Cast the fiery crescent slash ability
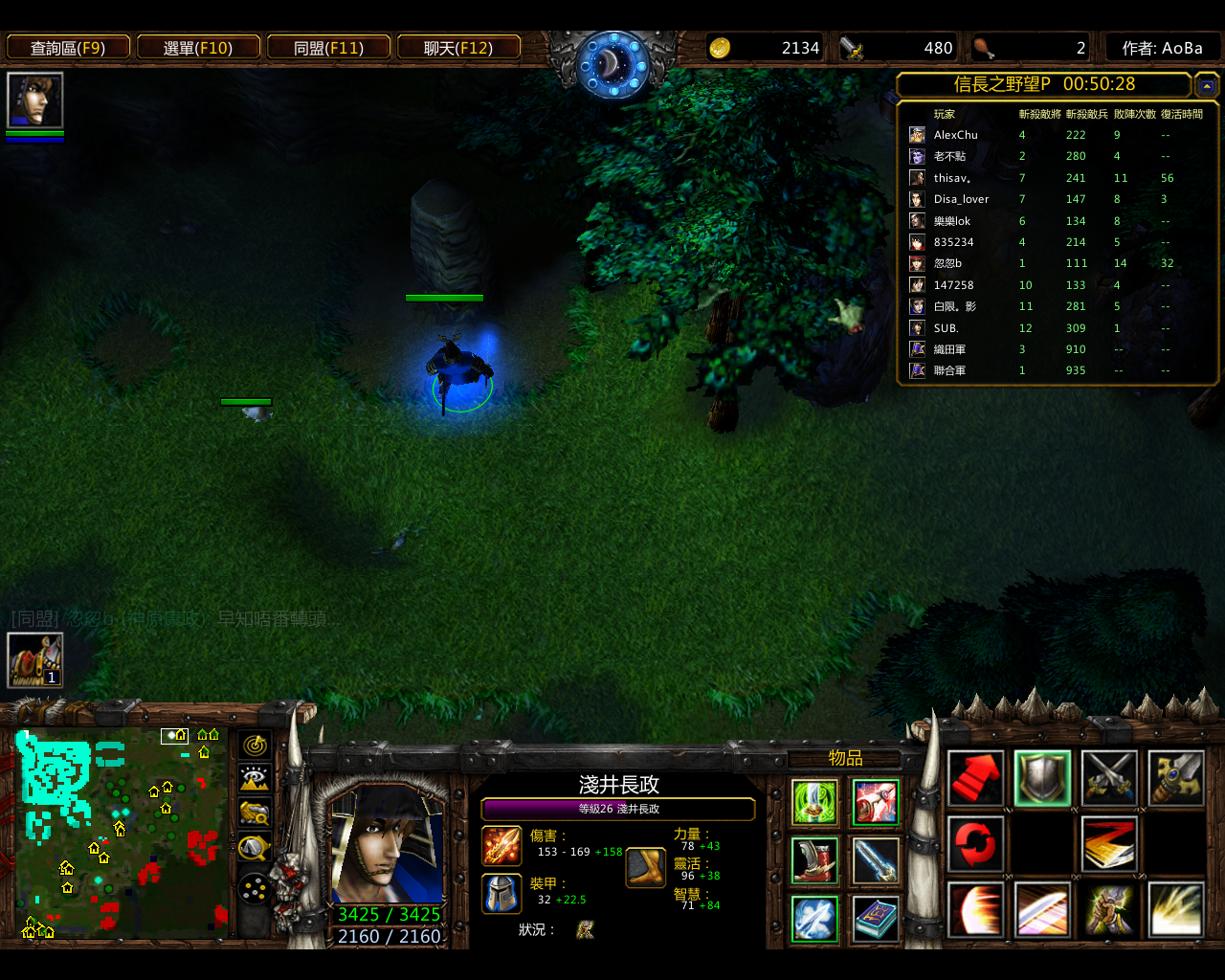Viewport: 1225px width, 980px height. tap(975, 910)
